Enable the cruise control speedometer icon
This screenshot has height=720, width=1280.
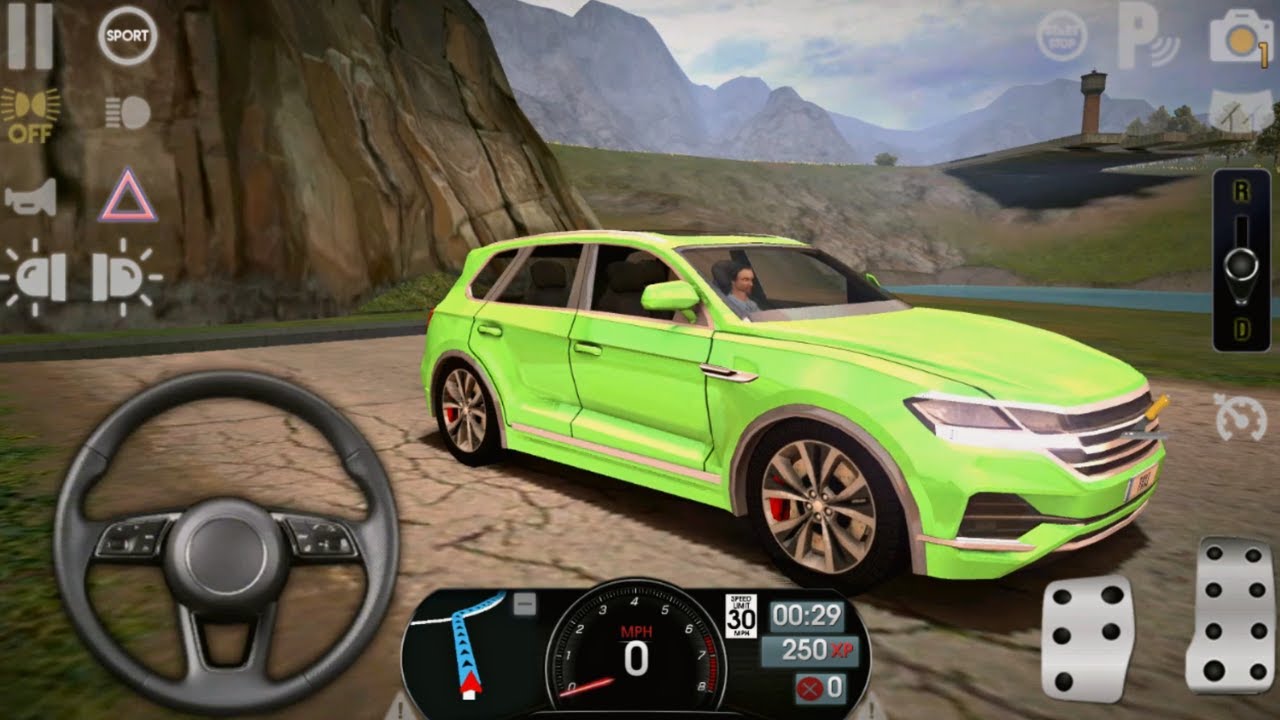tap(1240, 417)
